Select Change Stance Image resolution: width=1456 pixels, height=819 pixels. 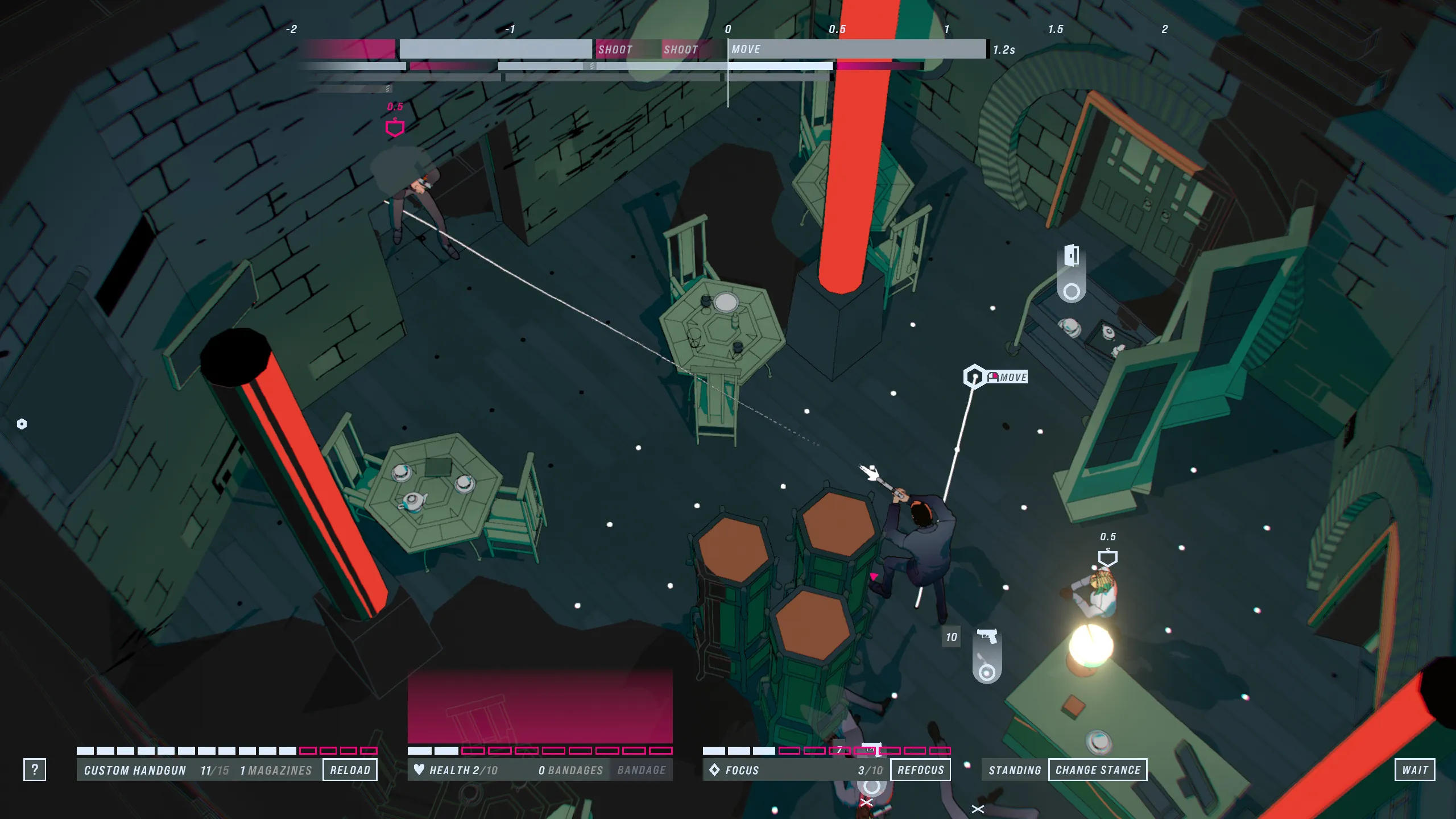pos(1098,770)
